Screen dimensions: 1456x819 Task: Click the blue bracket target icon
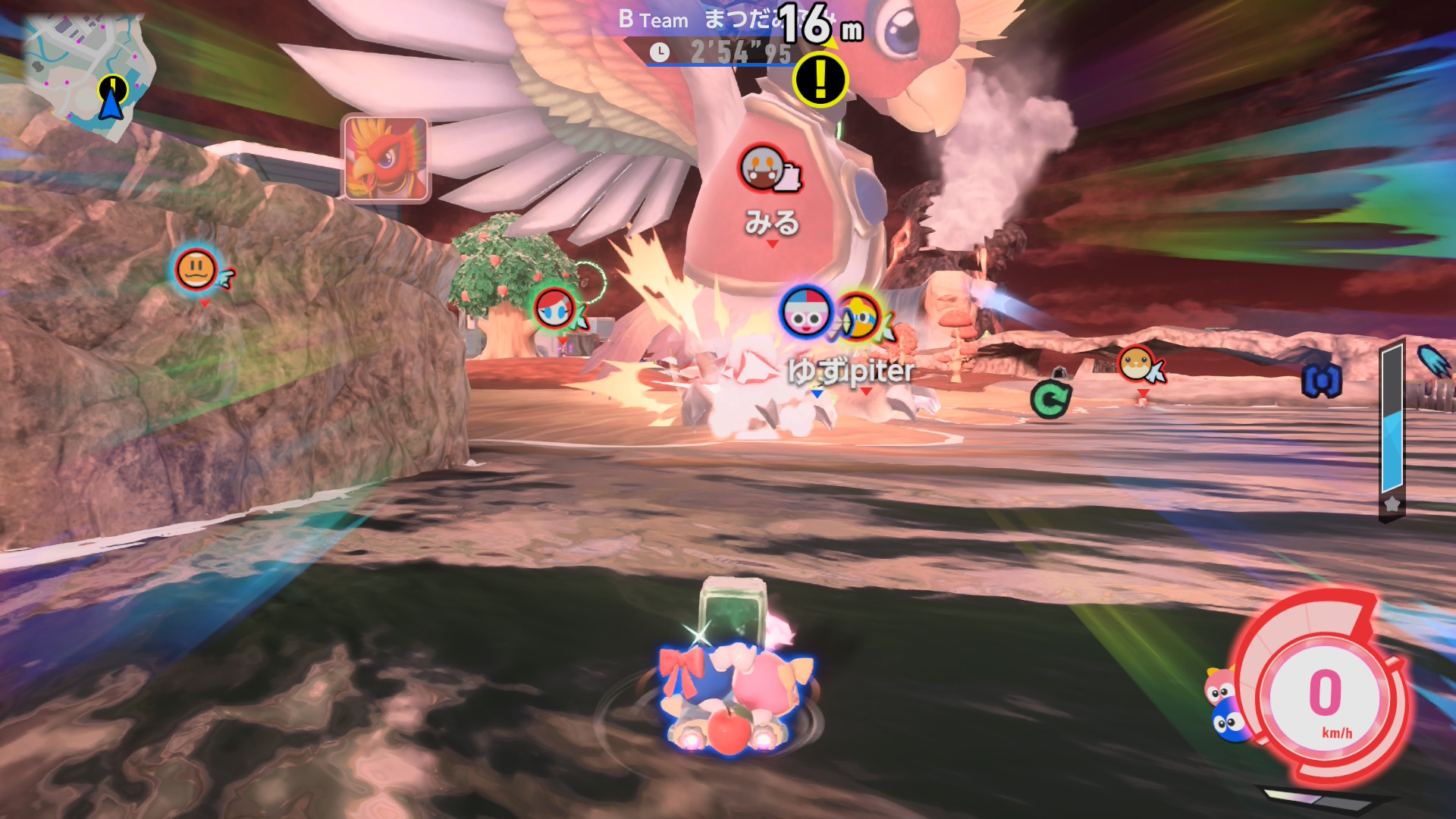click(x=1322, y=381)
